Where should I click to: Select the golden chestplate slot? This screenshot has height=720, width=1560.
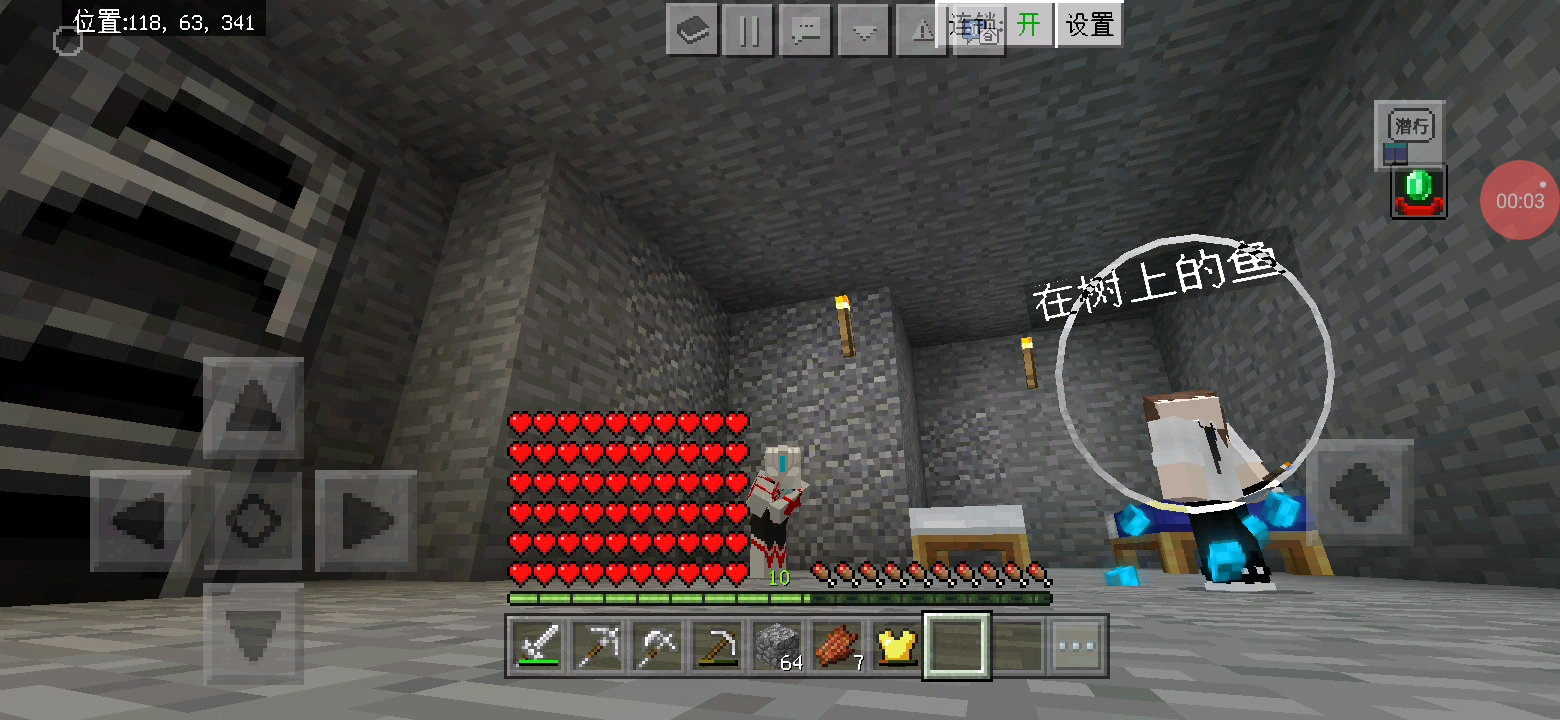897,646
